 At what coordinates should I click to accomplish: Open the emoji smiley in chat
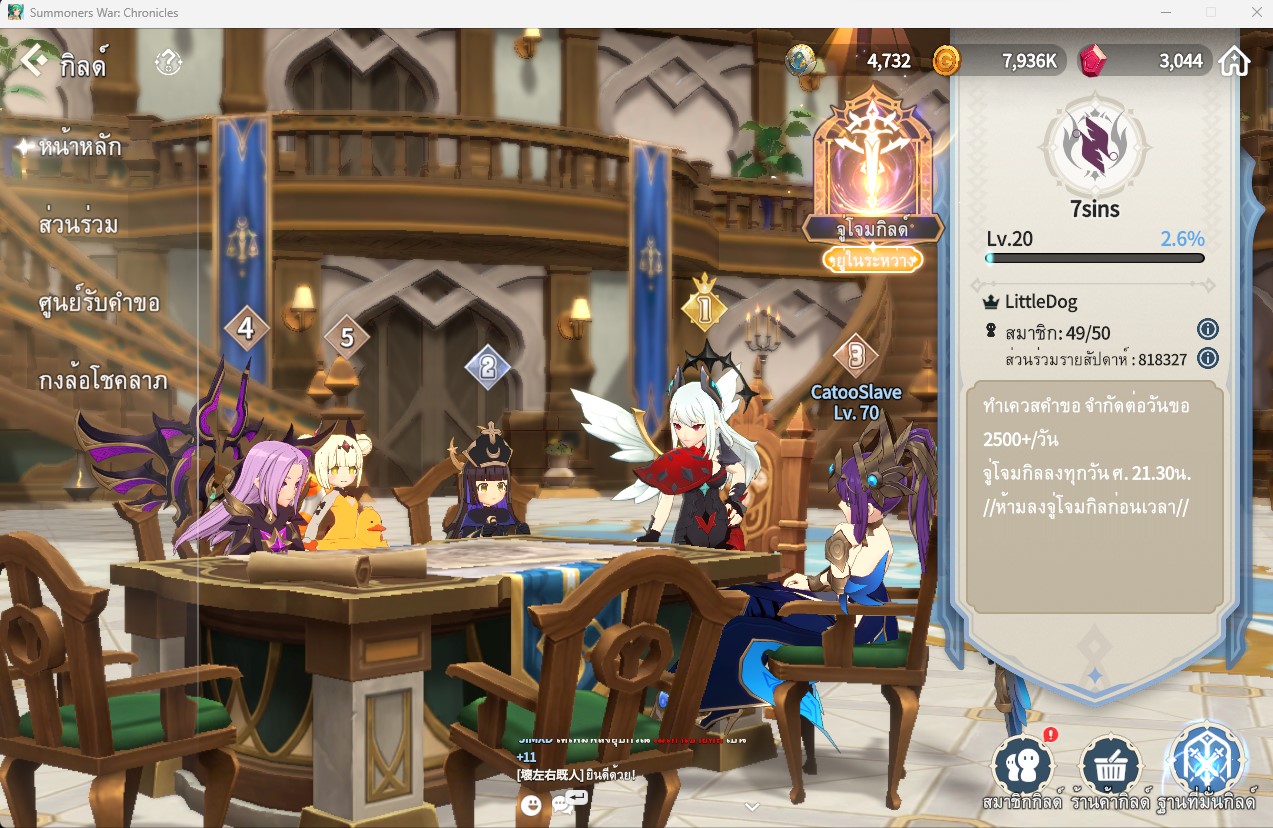pyautogui.click(x=531, y=804)
